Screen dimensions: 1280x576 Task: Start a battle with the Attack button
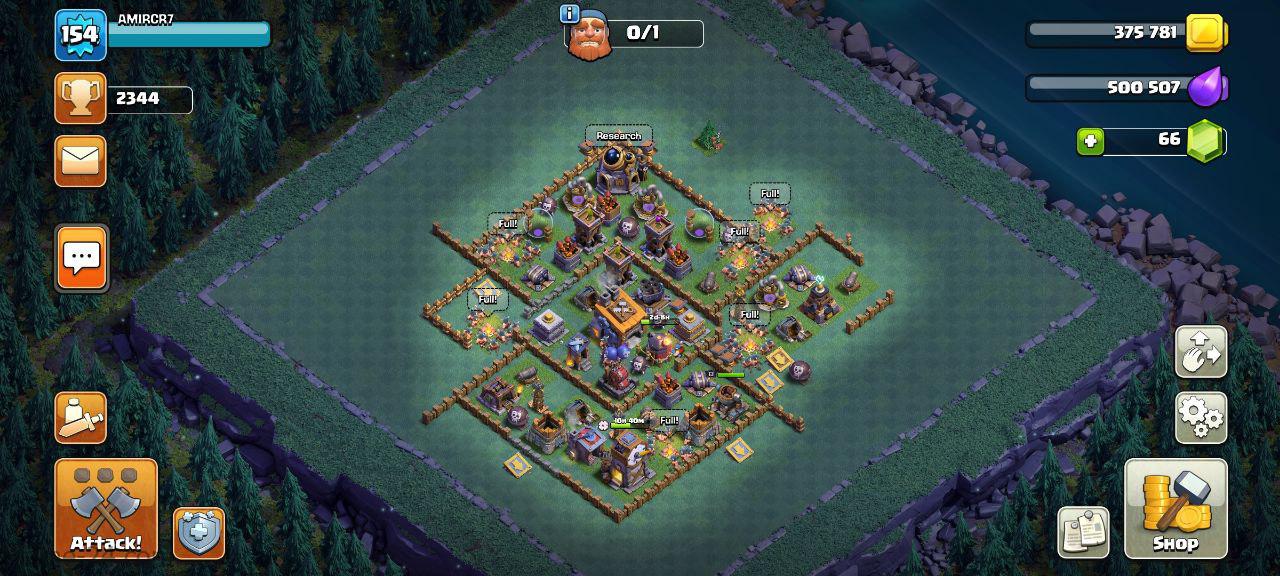[x=105, y=508]
